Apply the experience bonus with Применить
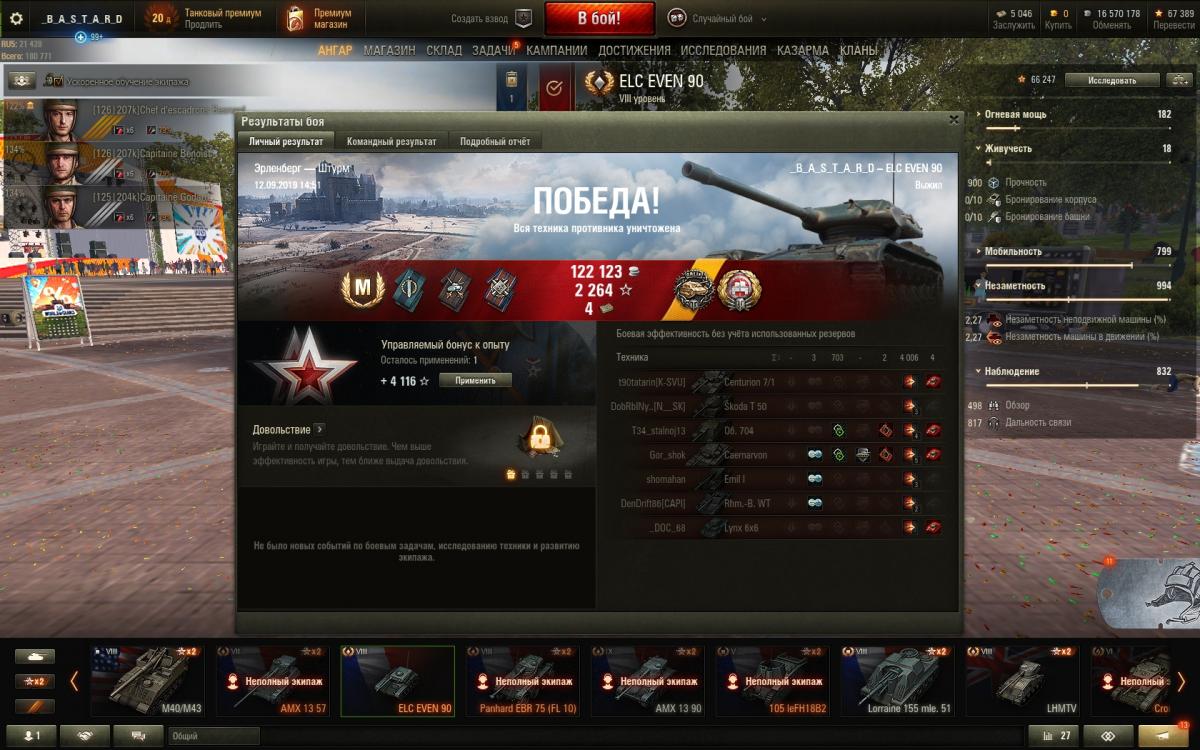Image resolution: width=1200 pixels, height=750 pixels. coord(474,381)
